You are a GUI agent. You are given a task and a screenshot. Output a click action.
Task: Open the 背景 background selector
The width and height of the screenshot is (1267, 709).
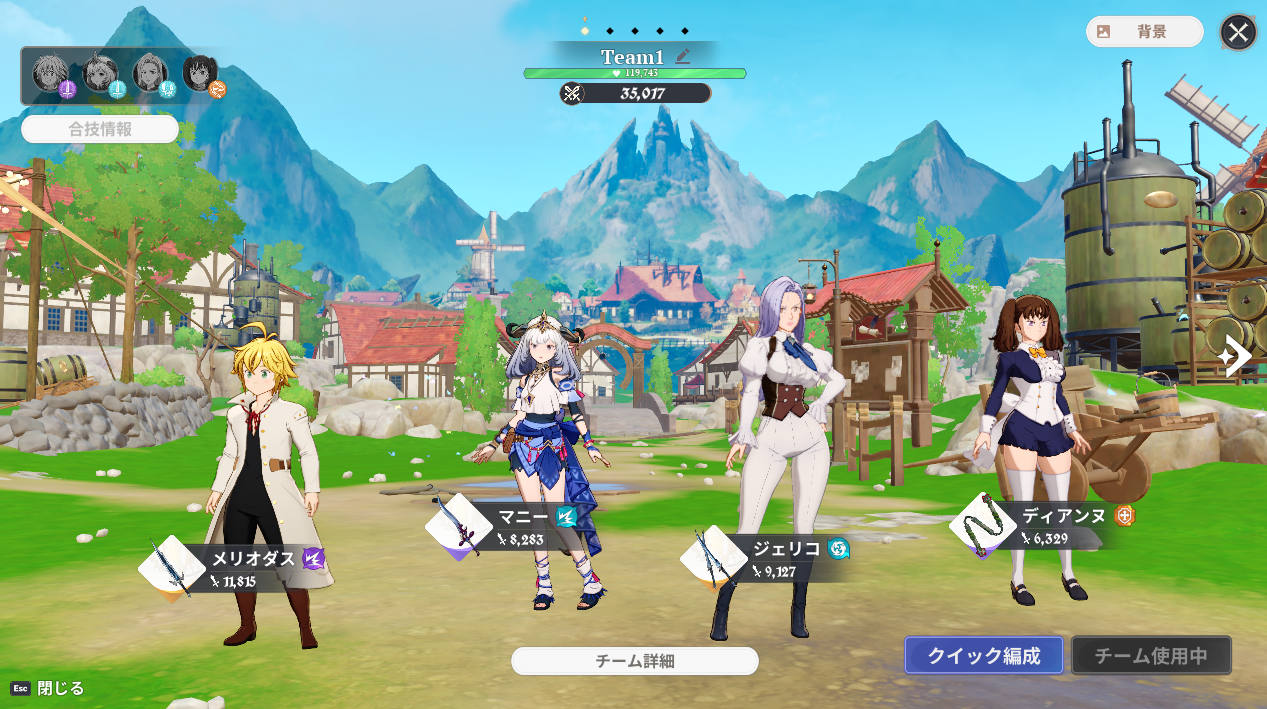tap(1144, 32)
